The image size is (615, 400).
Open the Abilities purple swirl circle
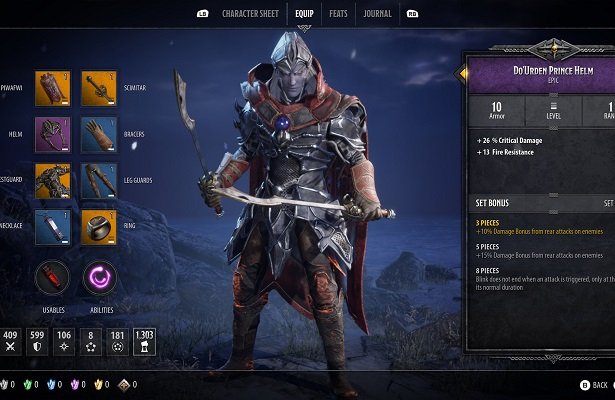(99, 277)
